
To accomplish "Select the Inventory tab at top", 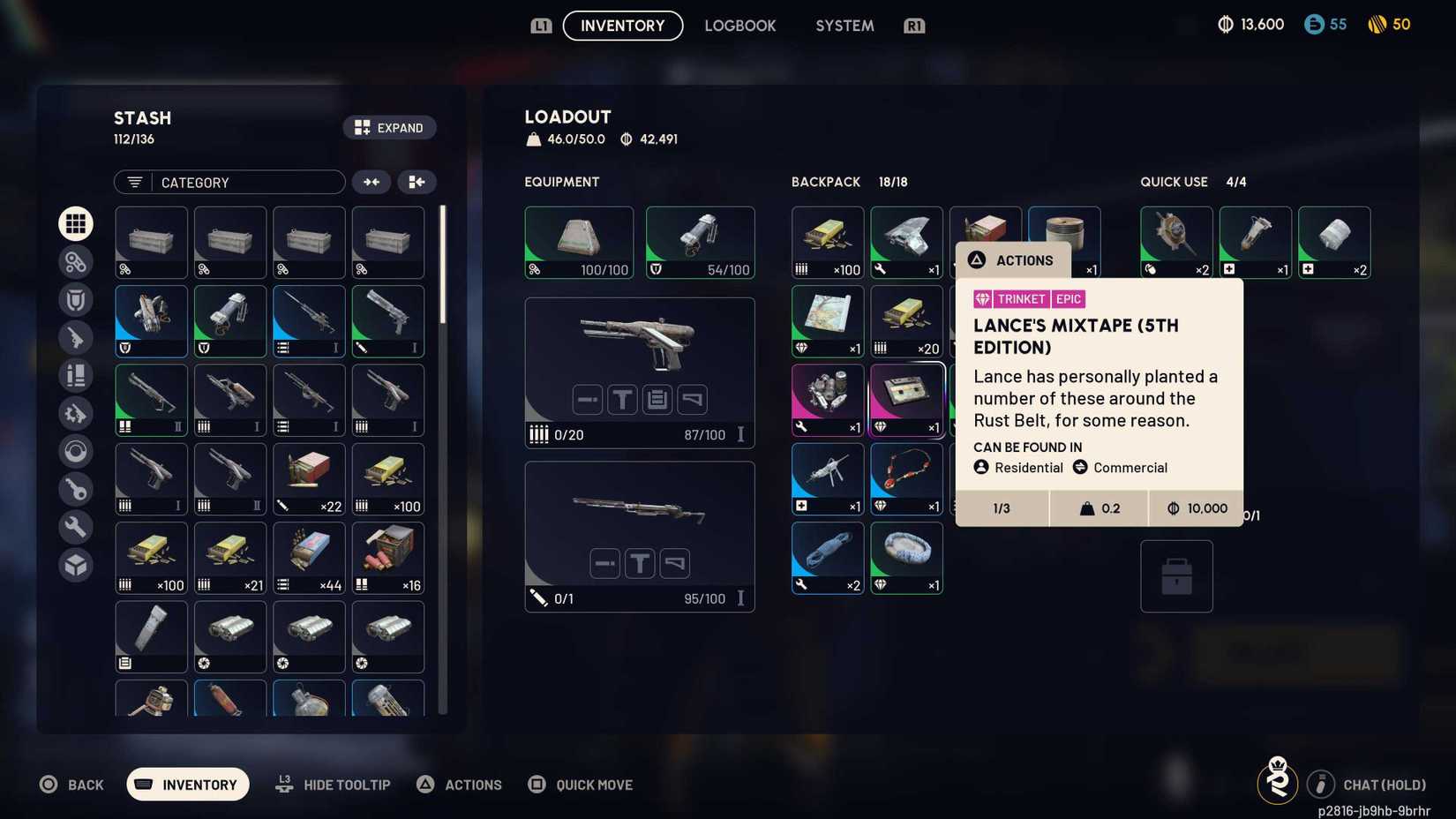I will pos(622,26).
